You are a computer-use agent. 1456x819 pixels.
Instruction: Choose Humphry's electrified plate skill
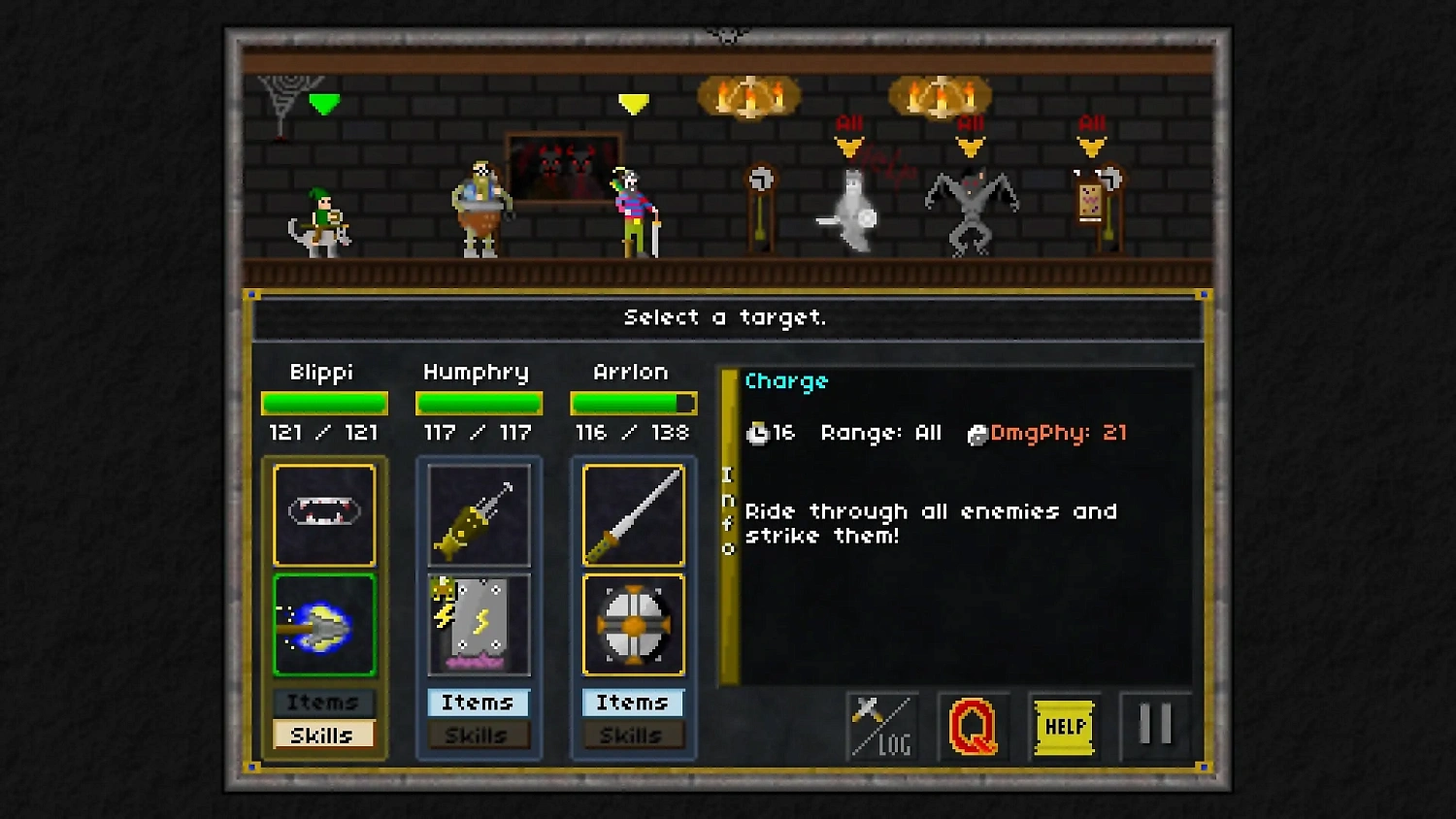tap(478, 624)
